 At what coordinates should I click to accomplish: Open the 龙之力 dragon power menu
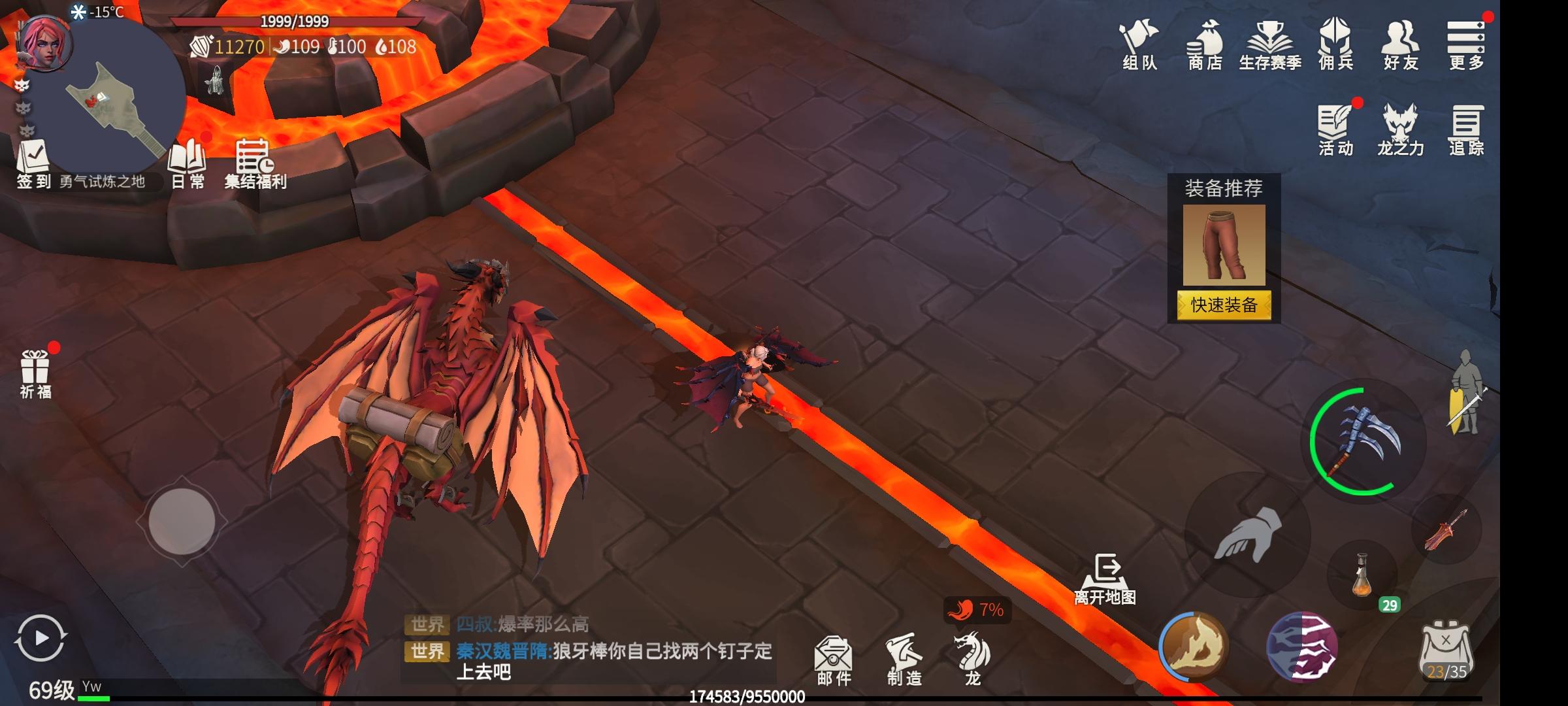(x=1400, y=129)
